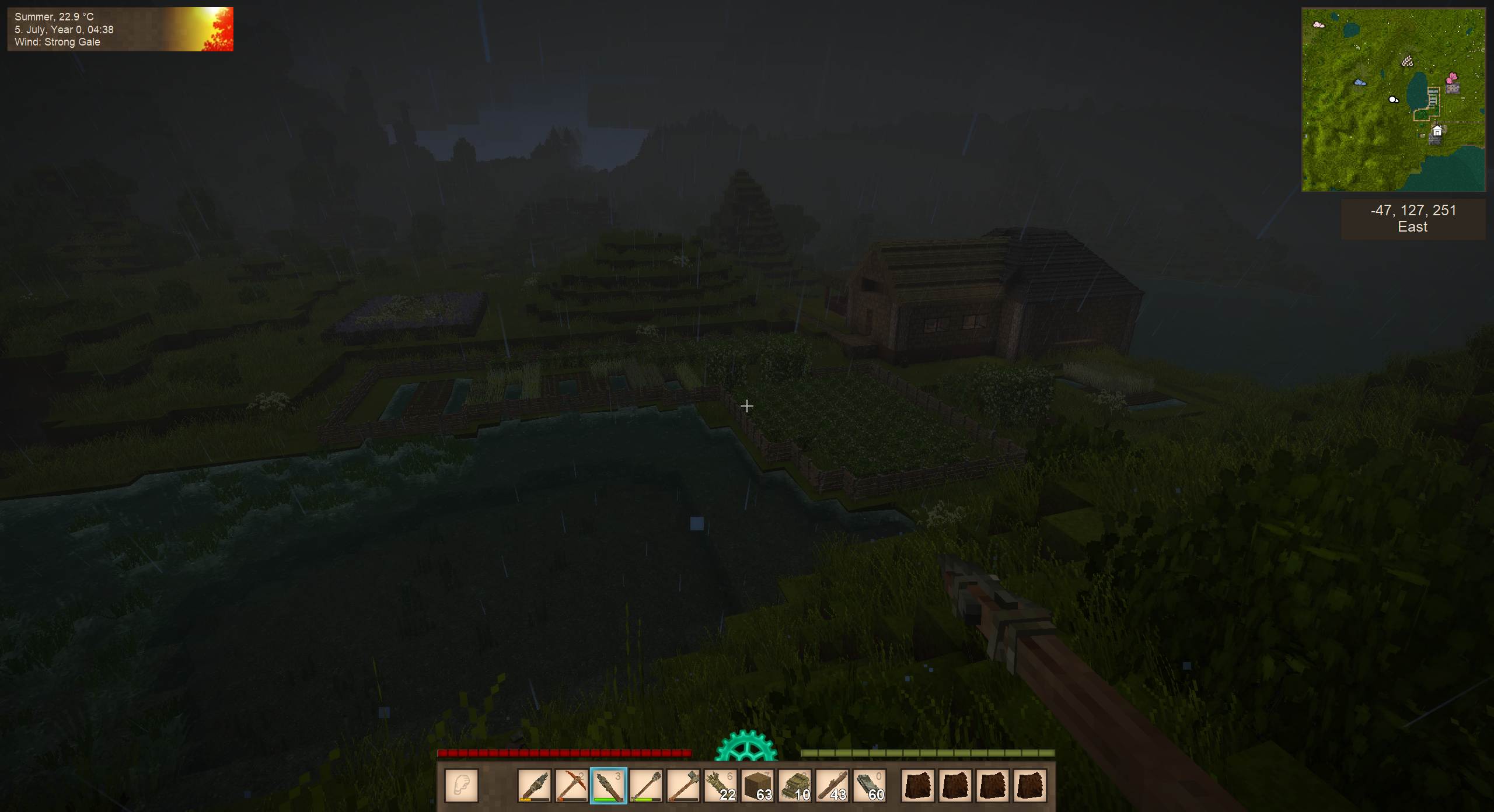Click the blue rock marker on minimap

[1360, 83]
